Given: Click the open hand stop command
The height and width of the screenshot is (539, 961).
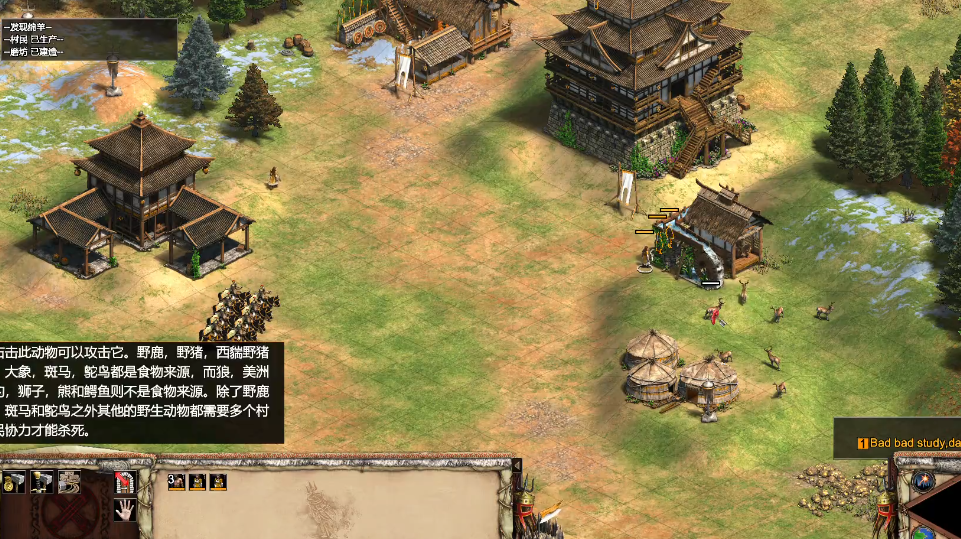Looking at the screenshot, I should pyautogui.click(x=125, y=509).
